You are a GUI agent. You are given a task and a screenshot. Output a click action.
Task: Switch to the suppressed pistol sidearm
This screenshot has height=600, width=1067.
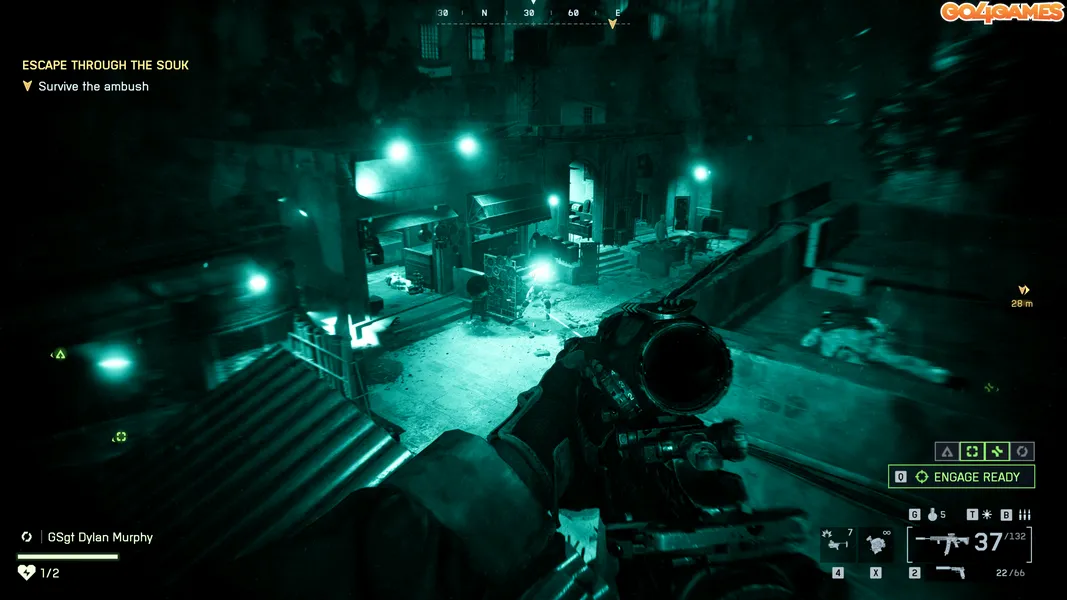[x=950, y=572]
